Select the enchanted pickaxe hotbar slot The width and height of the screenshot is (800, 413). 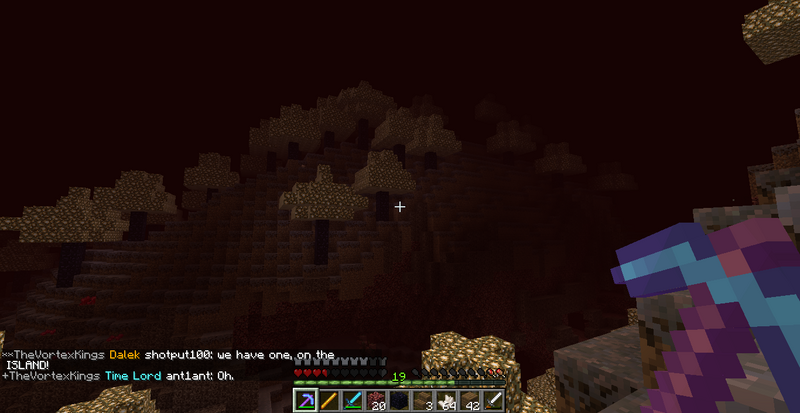click(x=305, y=400)
